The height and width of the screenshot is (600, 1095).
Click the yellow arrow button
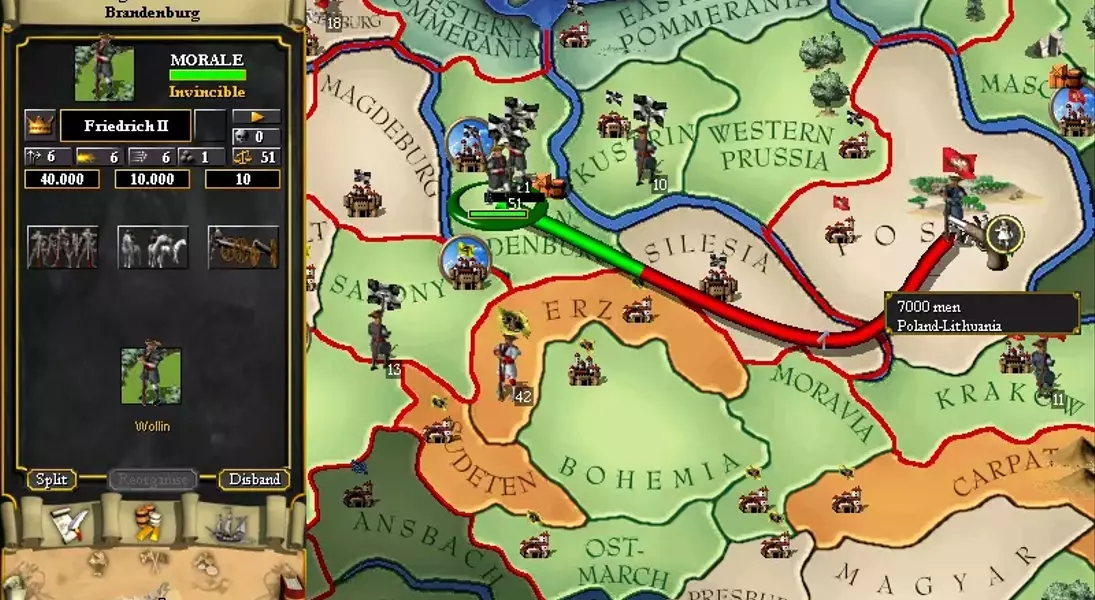point(257,117)
